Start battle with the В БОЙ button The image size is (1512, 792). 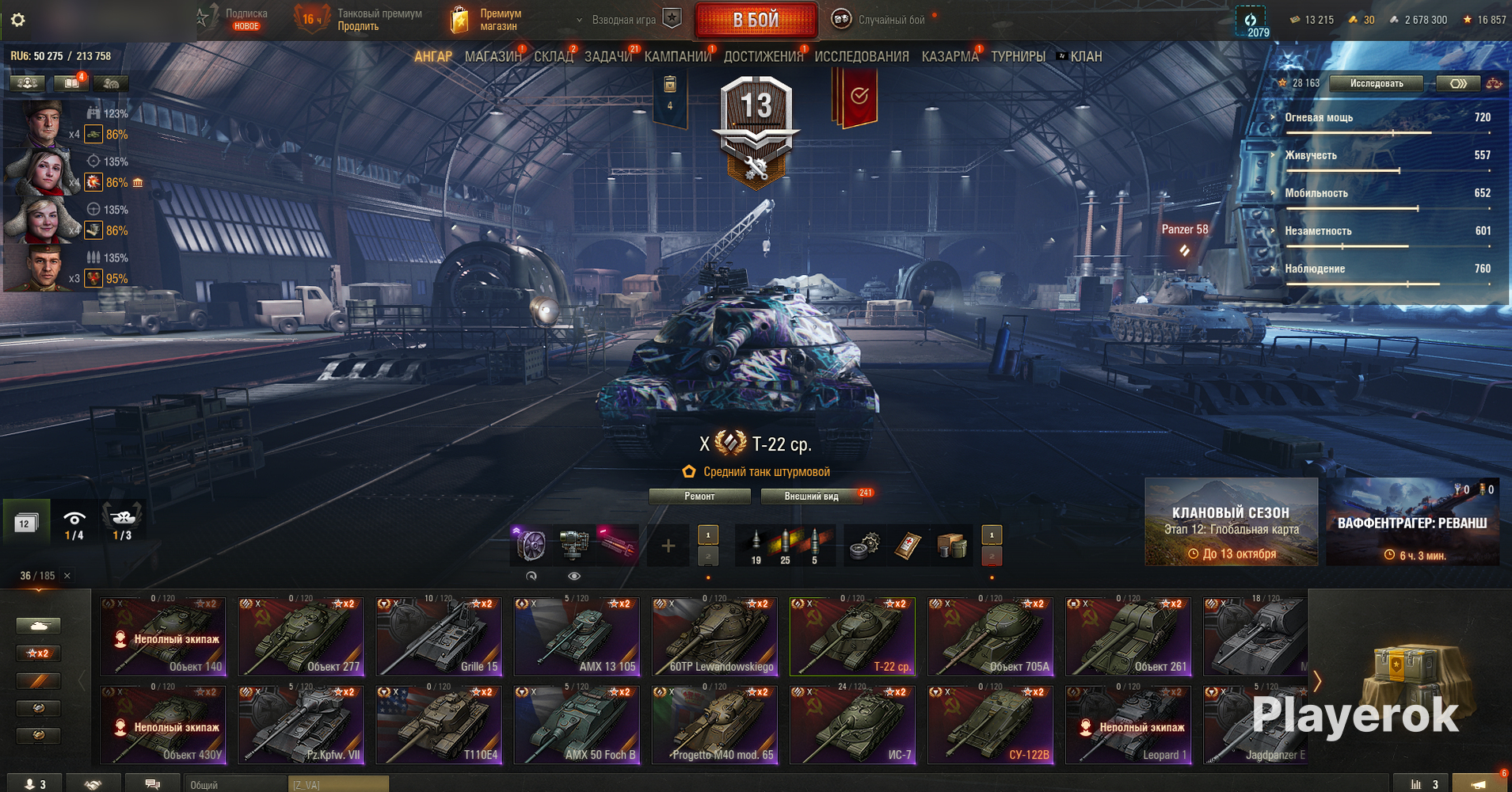pos(756,21)
